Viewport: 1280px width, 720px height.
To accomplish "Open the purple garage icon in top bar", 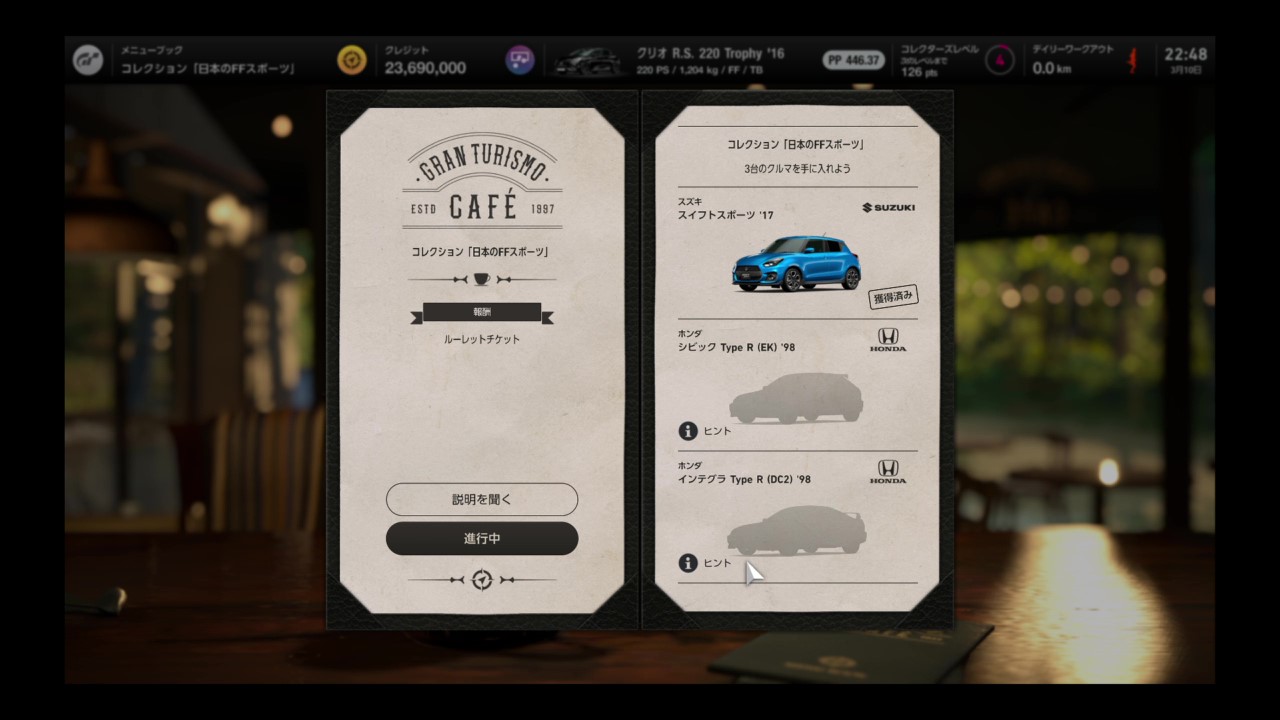I will 519,60.
